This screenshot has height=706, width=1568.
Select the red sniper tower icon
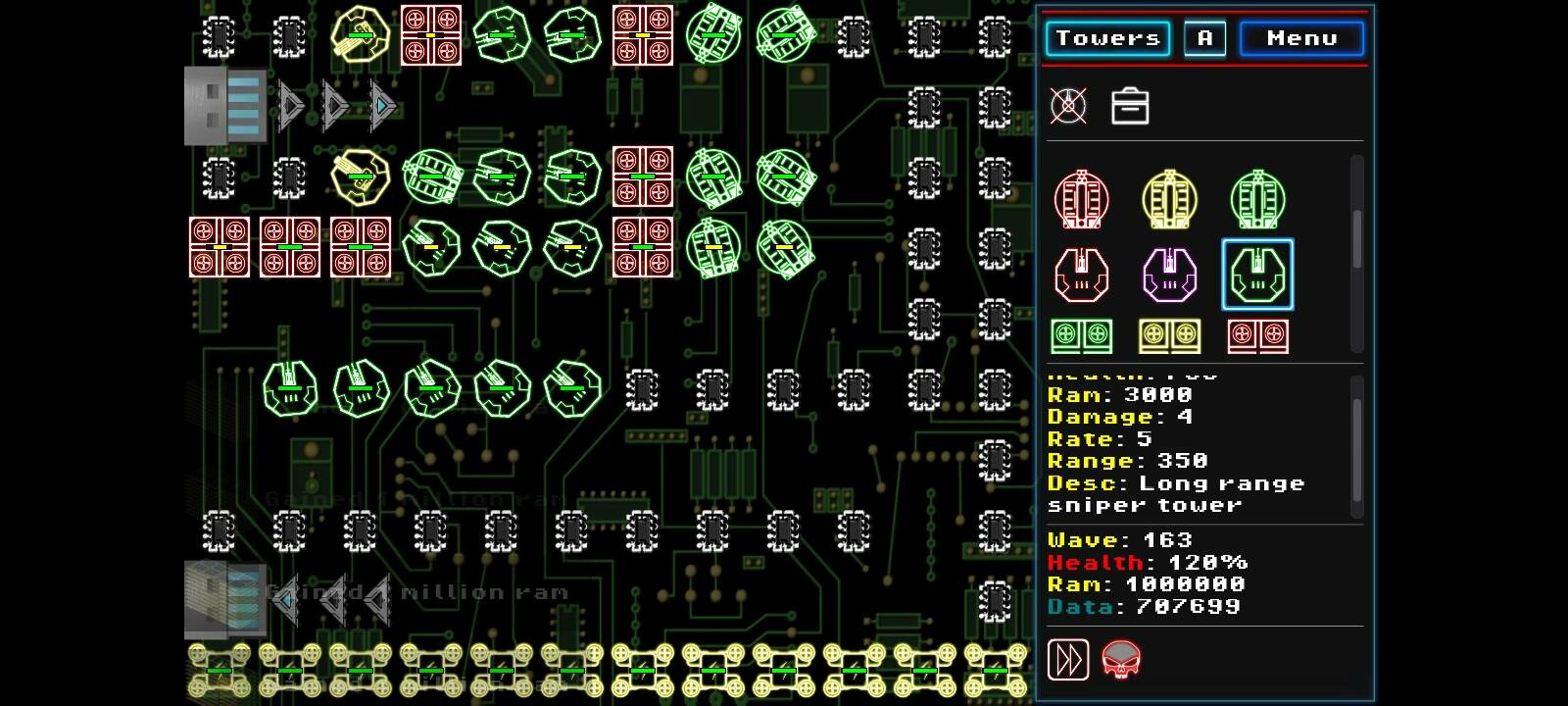pos(1081,275)
